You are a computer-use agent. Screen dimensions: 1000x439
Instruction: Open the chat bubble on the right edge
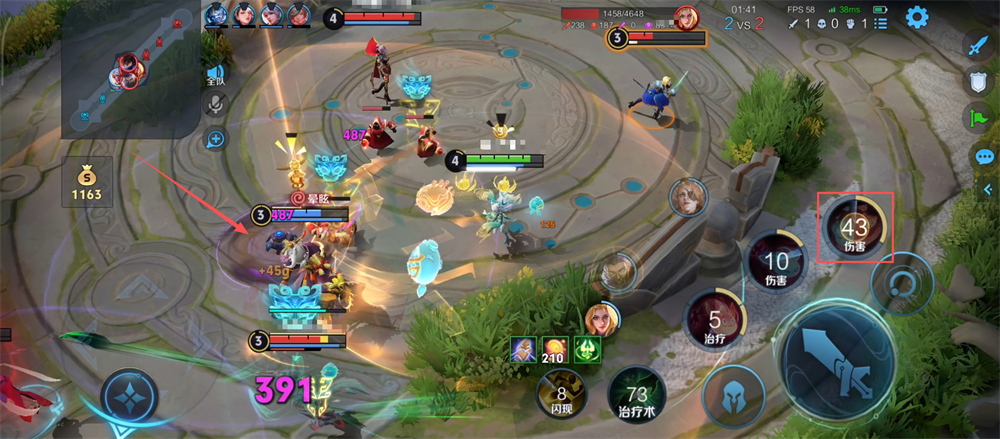[x=985, y=156]
